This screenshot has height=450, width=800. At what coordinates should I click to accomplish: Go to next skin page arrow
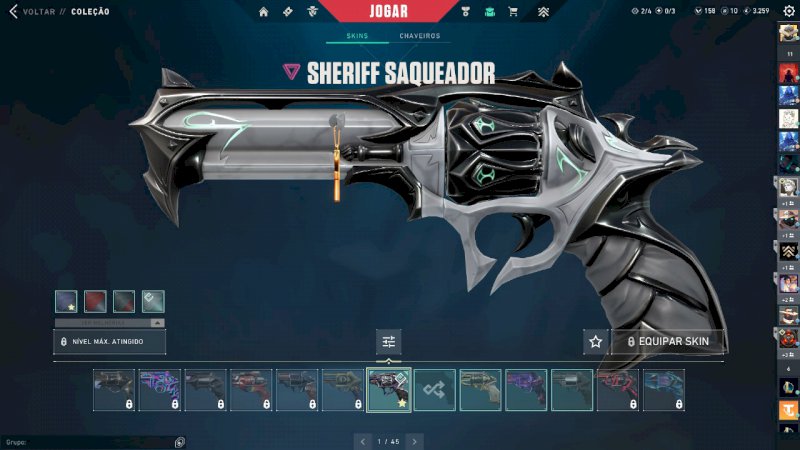(414, 440)
